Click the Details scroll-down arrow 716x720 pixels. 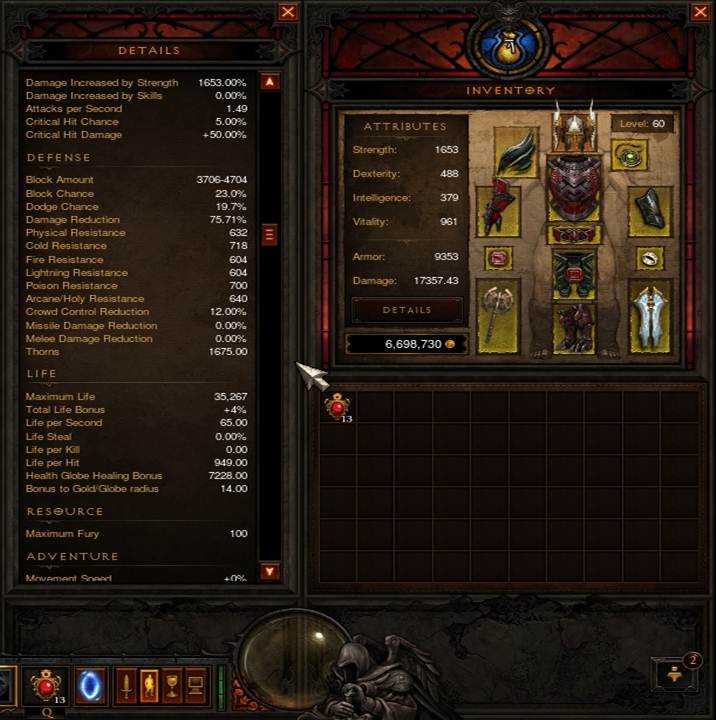(269, 571)
